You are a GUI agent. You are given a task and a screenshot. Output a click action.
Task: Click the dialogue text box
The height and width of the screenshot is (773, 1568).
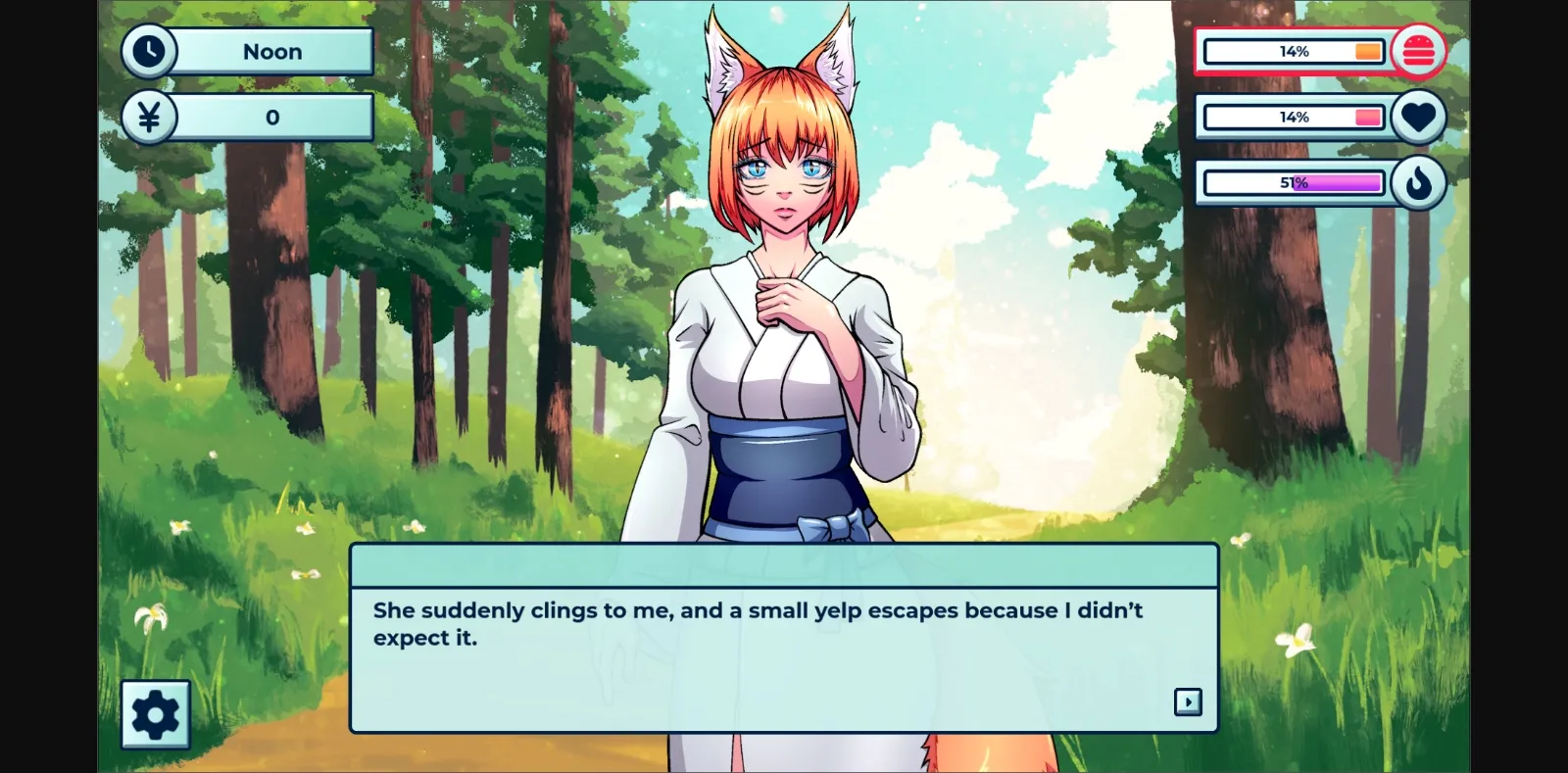tap(782, 637)
